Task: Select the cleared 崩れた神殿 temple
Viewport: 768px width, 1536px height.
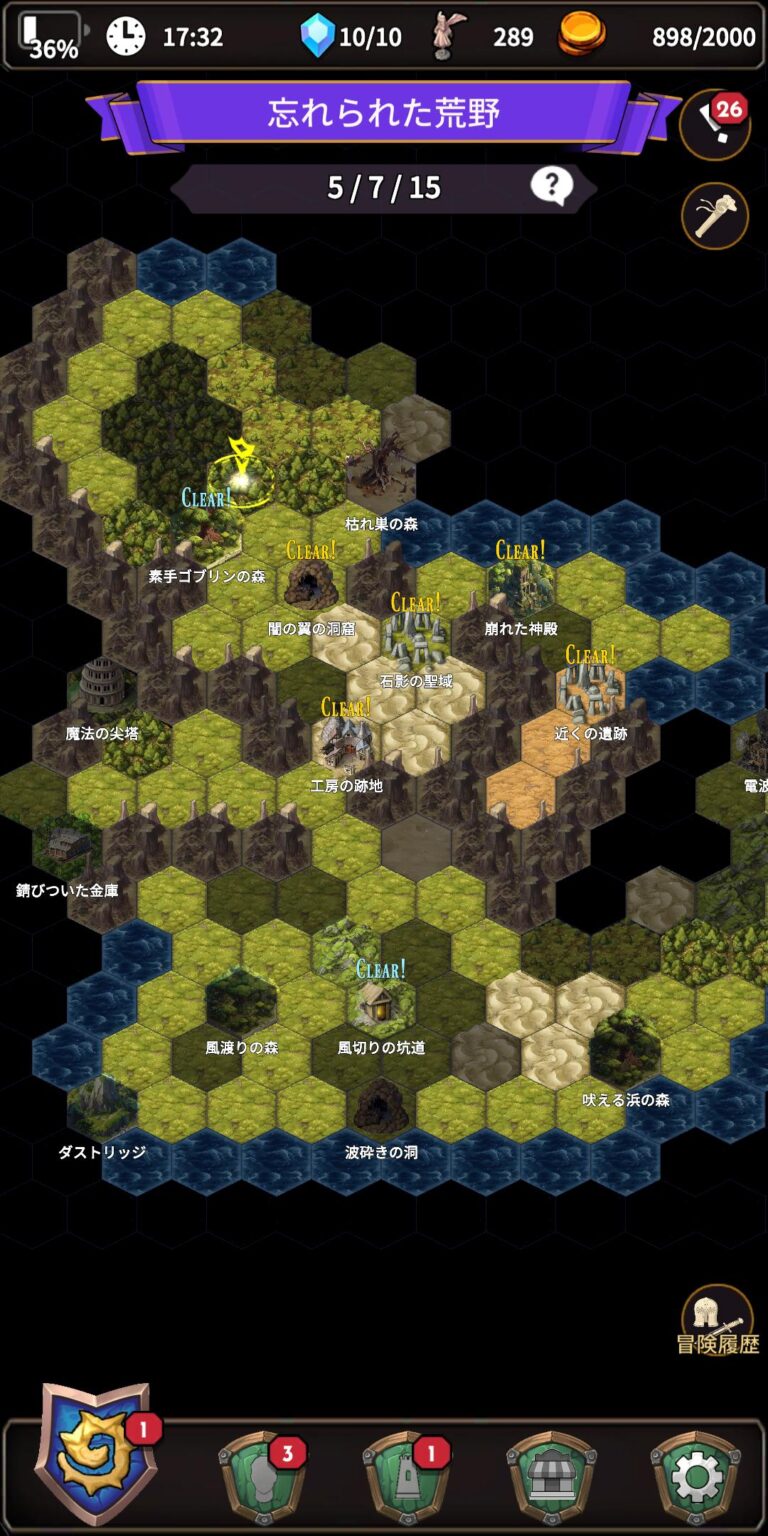Action: (x=521, y=585)
